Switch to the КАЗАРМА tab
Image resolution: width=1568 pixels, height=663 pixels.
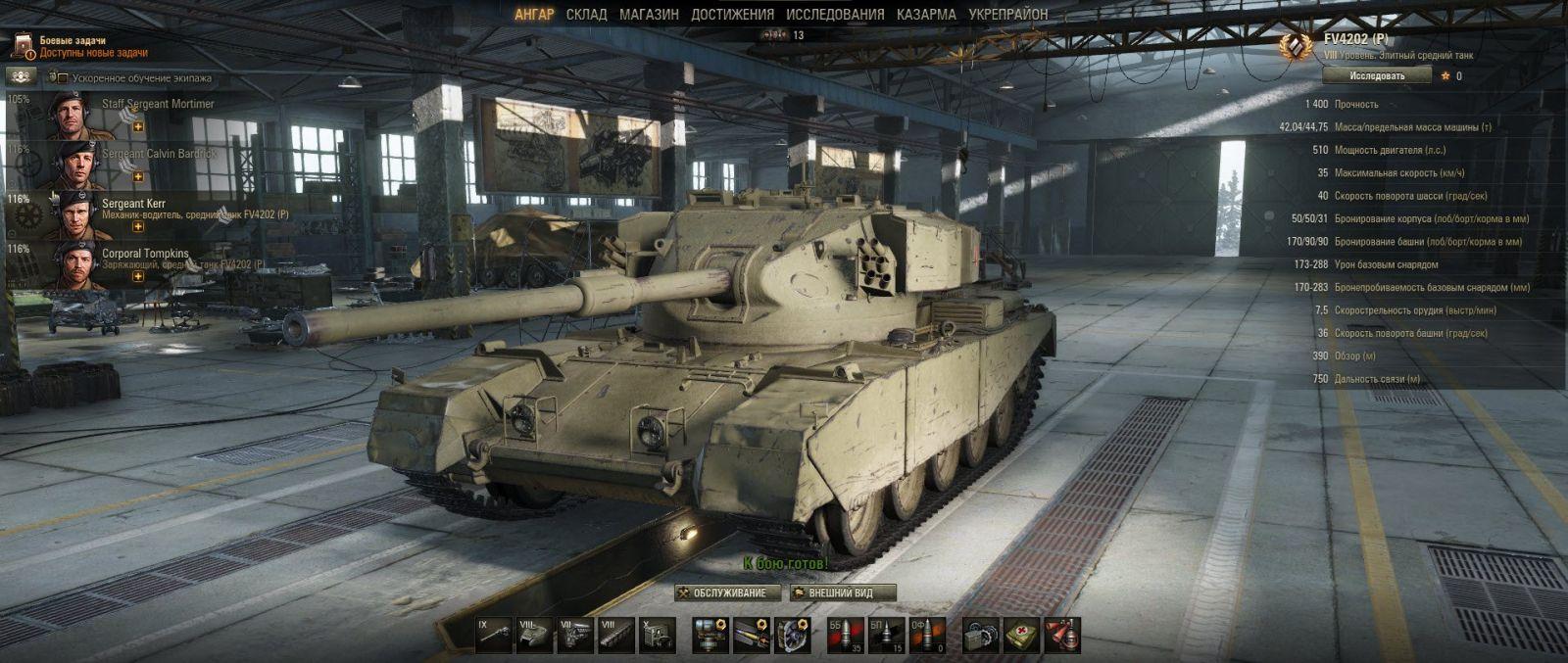926,15
